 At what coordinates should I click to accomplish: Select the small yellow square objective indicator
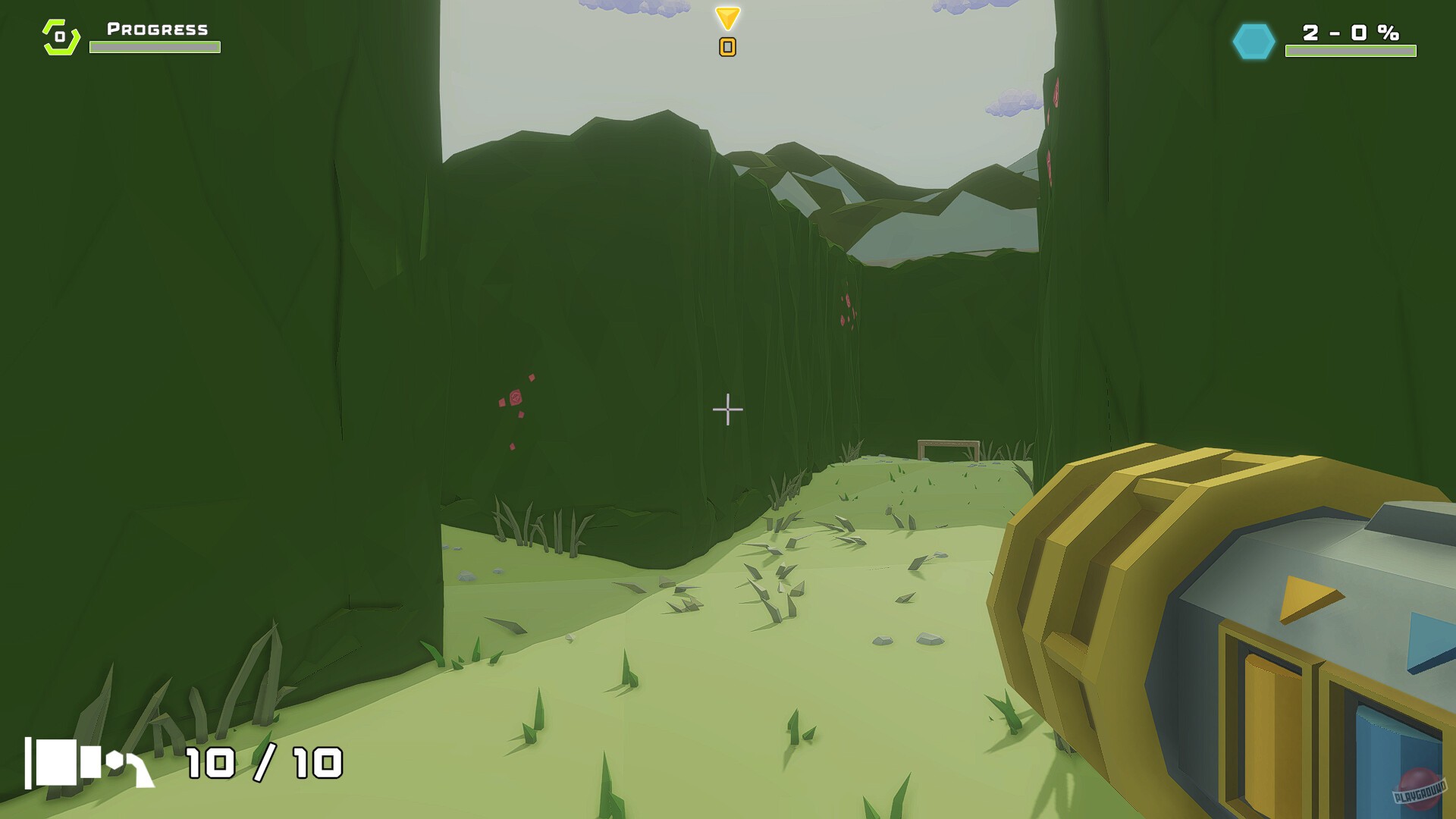(x=726, y=47)
